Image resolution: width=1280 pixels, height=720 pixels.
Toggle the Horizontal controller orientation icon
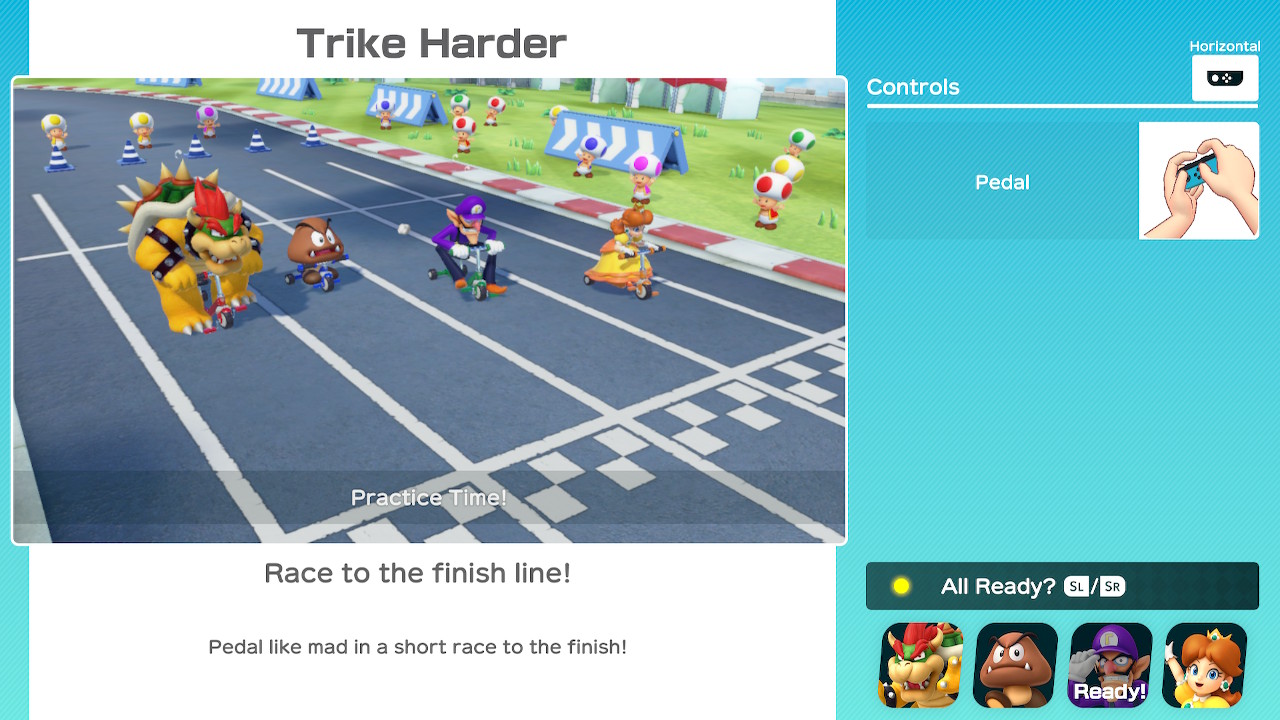(x=1224, y=78)
